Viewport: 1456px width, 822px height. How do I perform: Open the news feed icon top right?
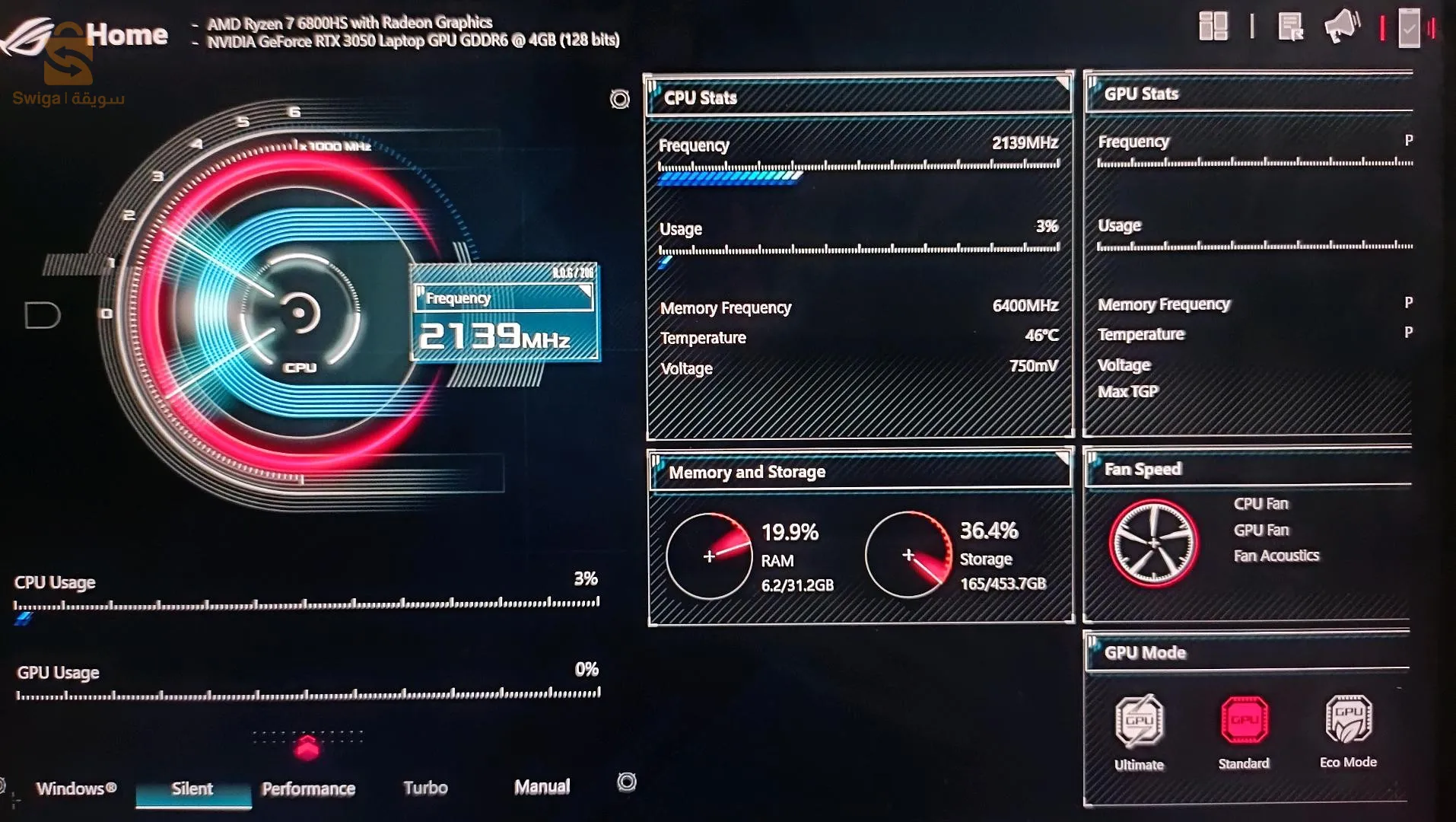[1291, 28]
